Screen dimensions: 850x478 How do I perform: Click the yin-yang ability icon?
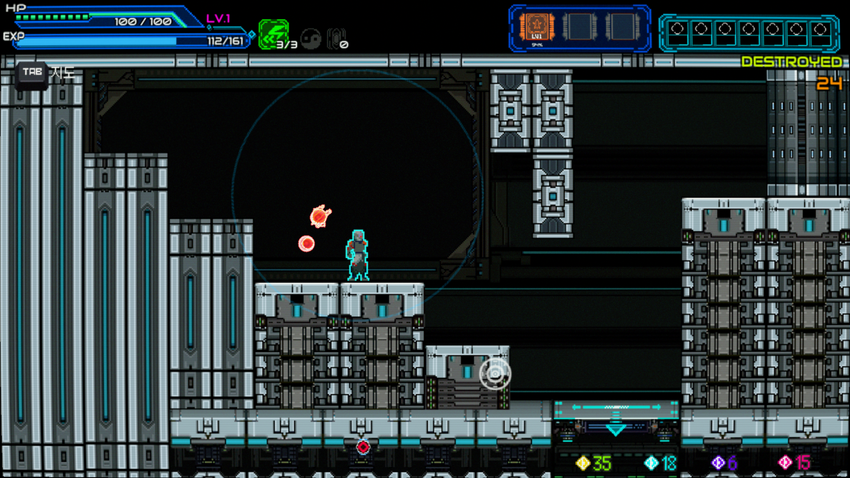(311, 39)
